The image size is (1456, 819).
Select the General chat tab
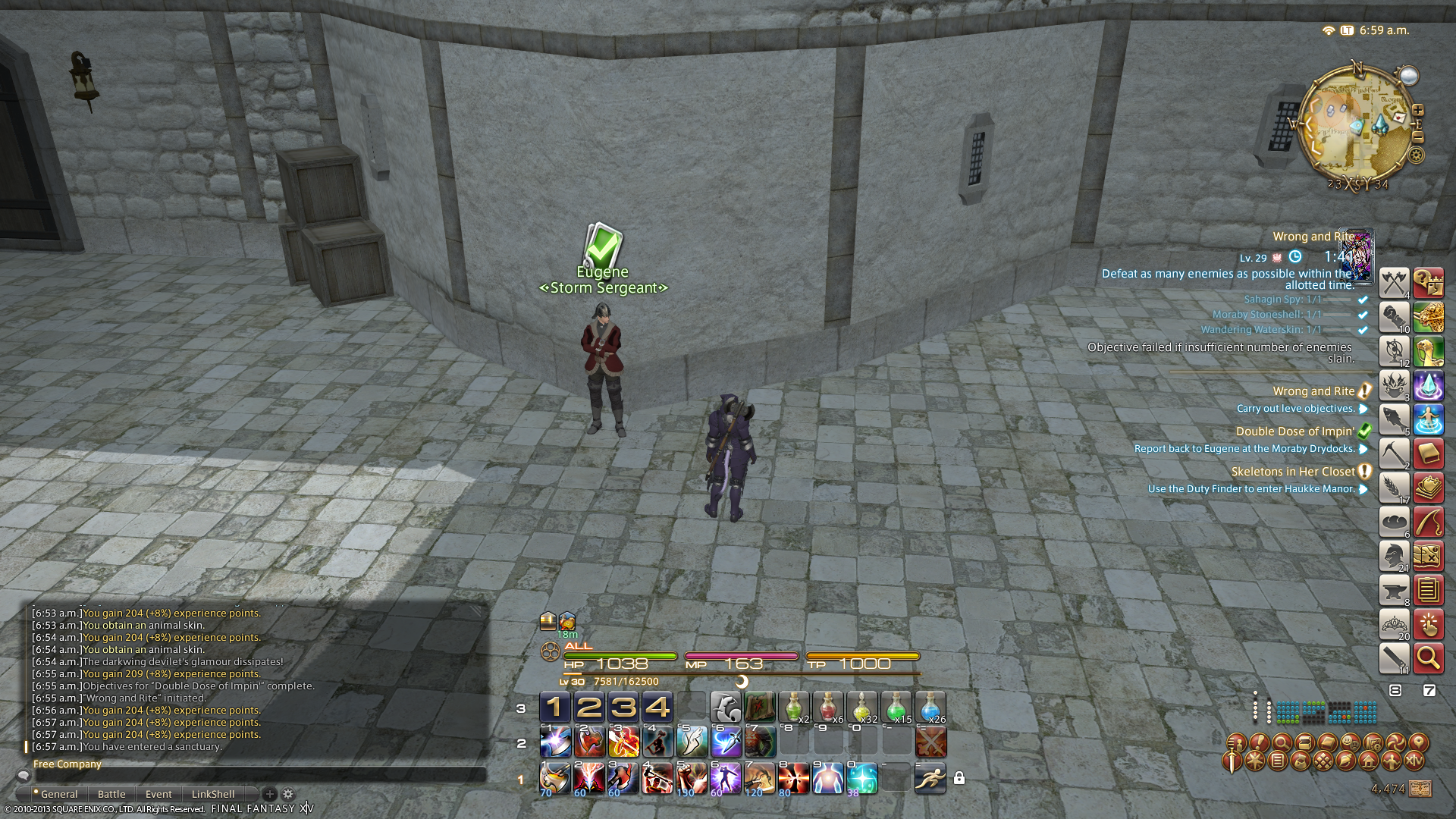pyautogui.click(x=58, y=794)
